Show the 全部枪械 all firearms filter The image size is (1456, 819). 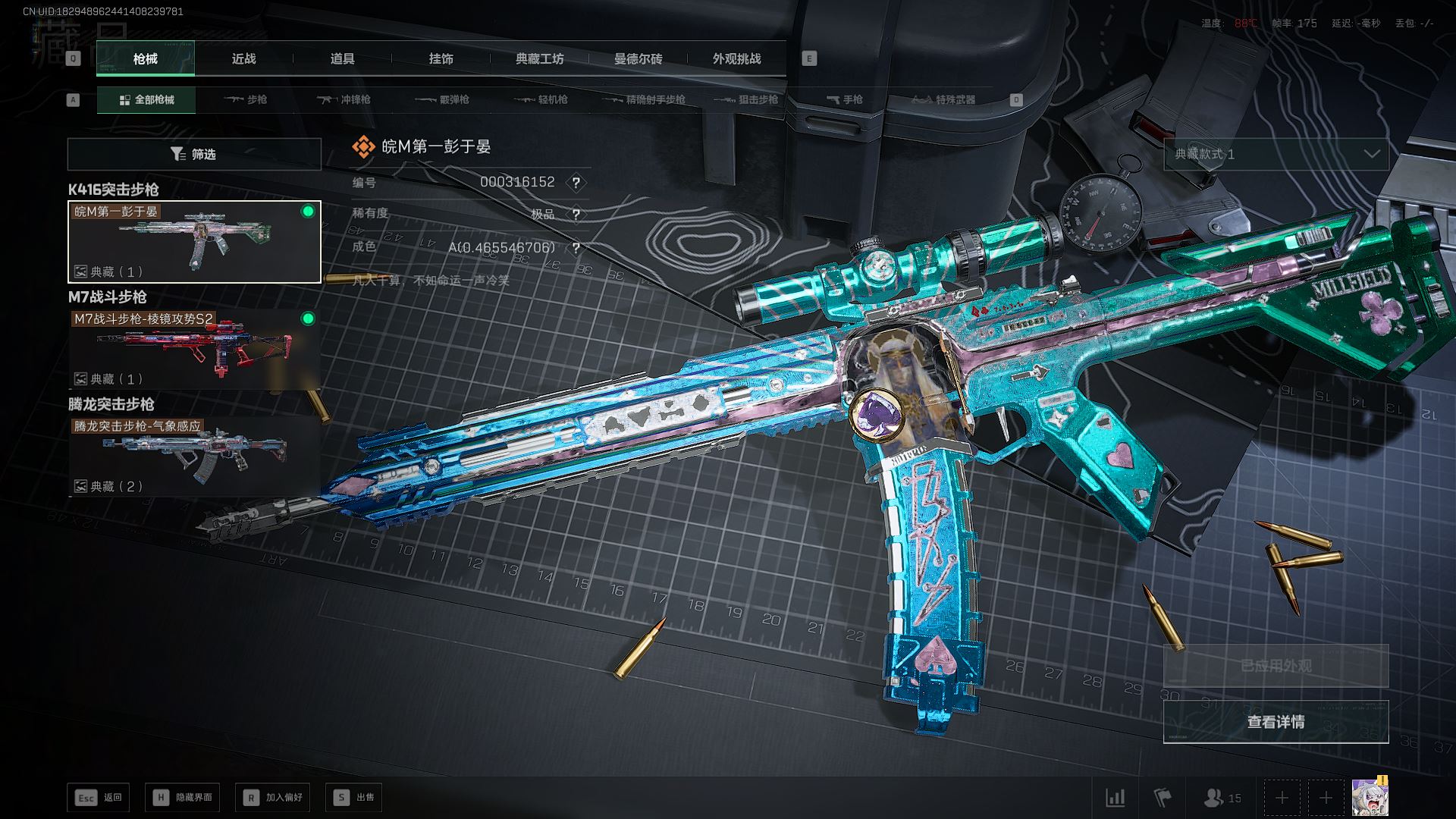[146, 100]
